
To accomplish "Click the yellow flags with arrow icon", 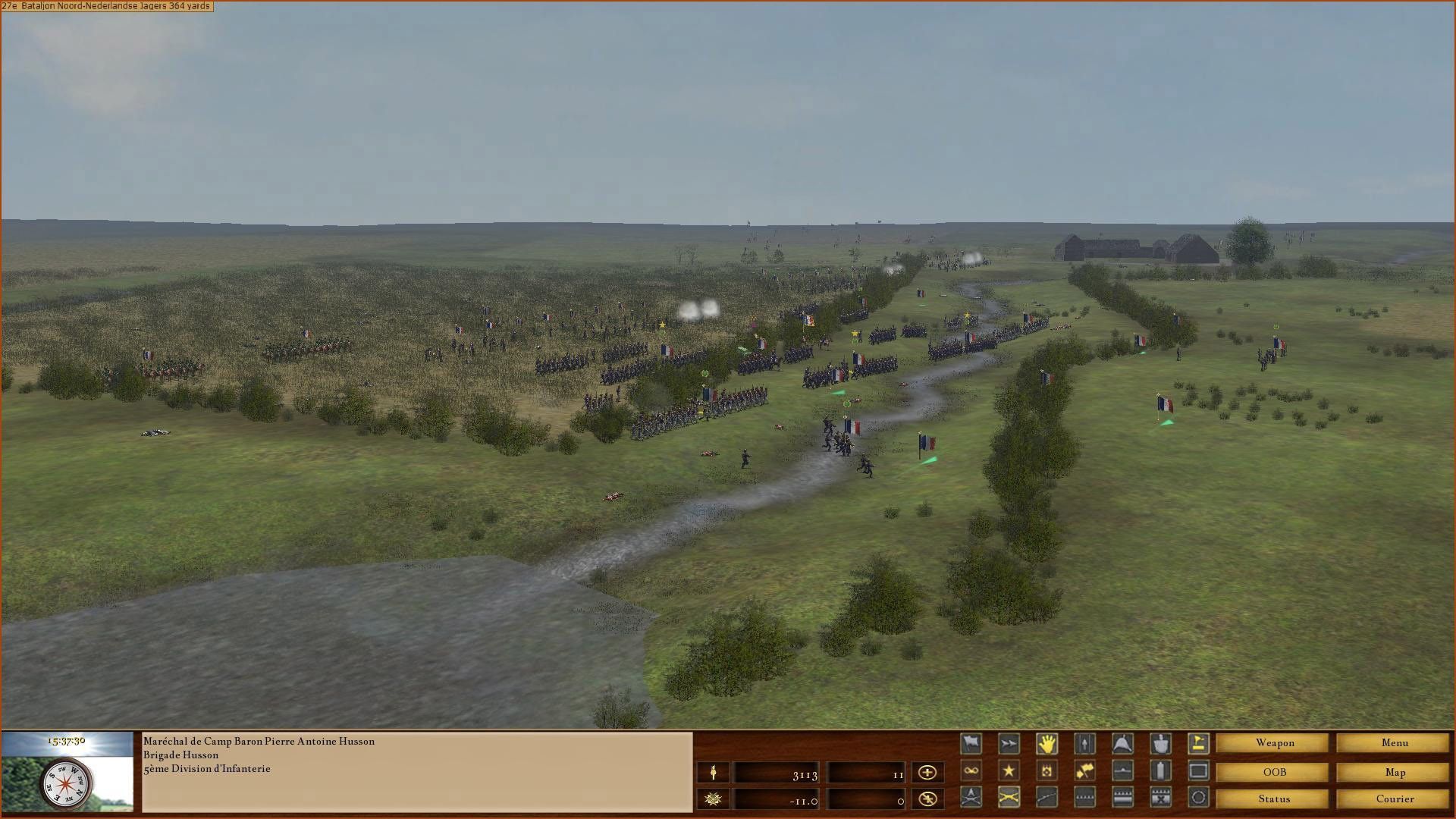I will 1084,771.
